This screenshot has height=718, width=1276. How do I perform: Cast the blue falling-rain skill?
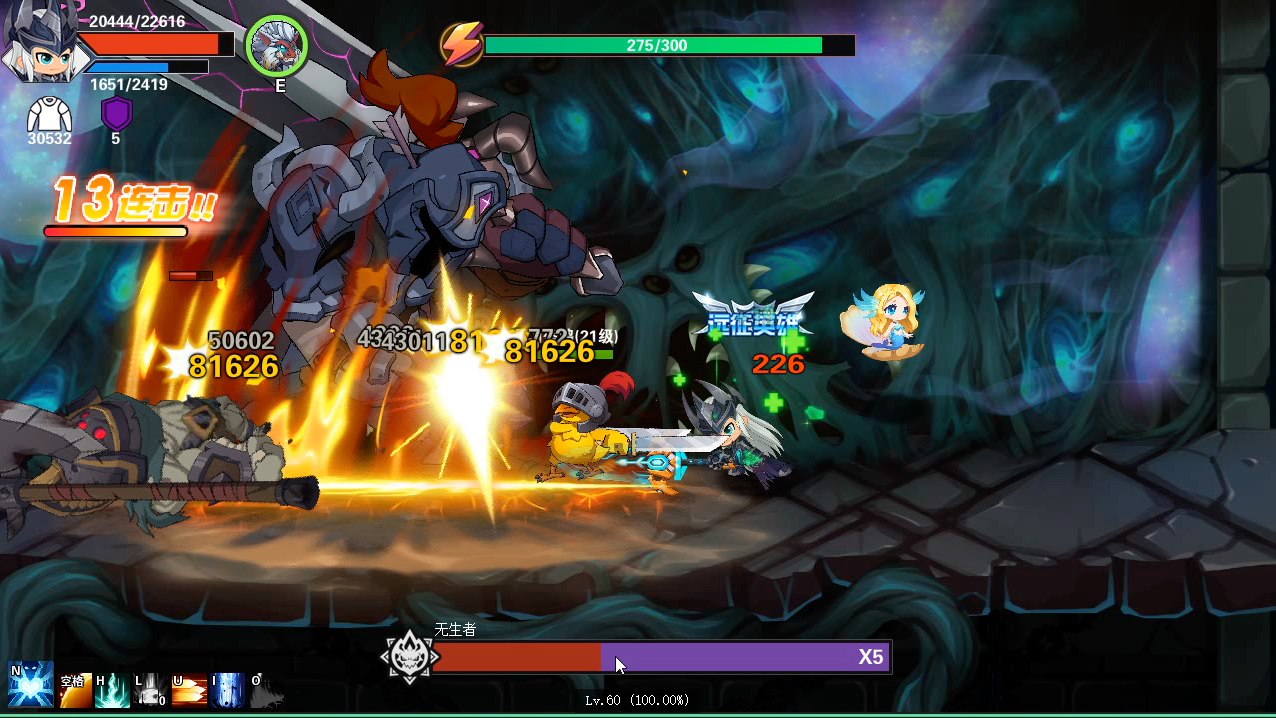click(228, 690)
